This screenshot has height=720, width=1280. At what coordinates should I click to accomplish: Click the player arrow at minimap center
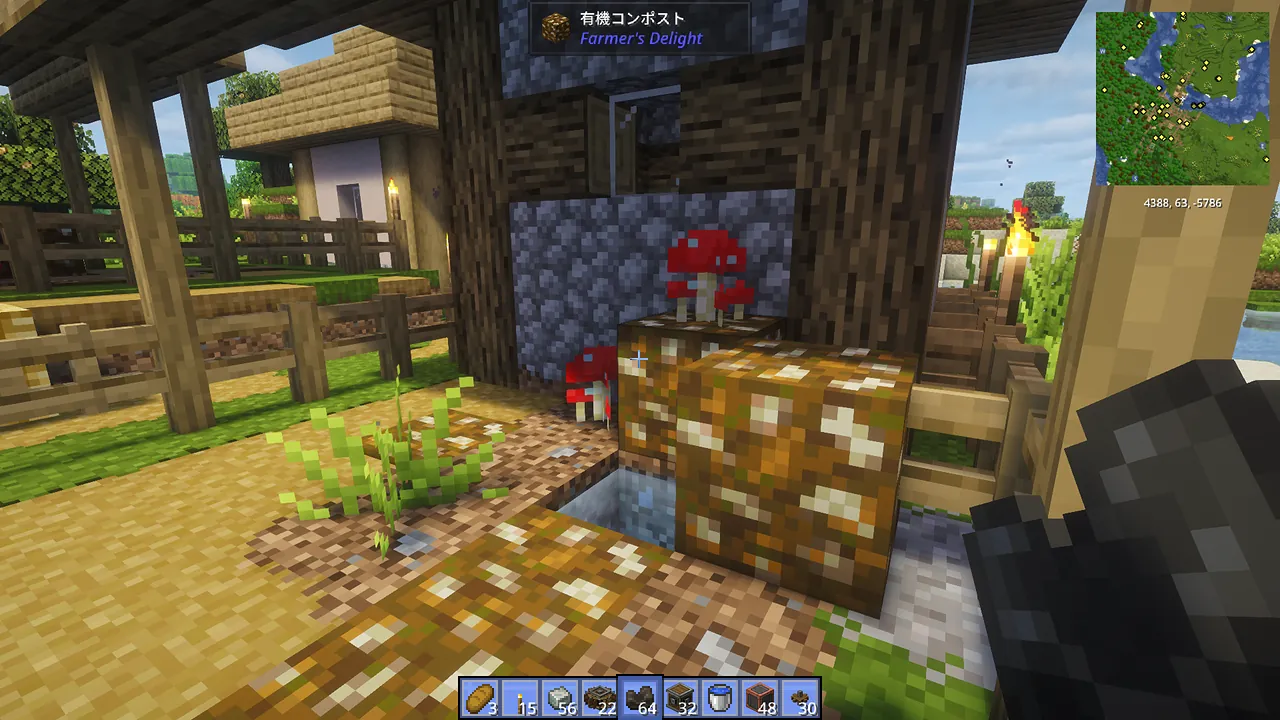pyautogui.click(x=1184, y=99)
